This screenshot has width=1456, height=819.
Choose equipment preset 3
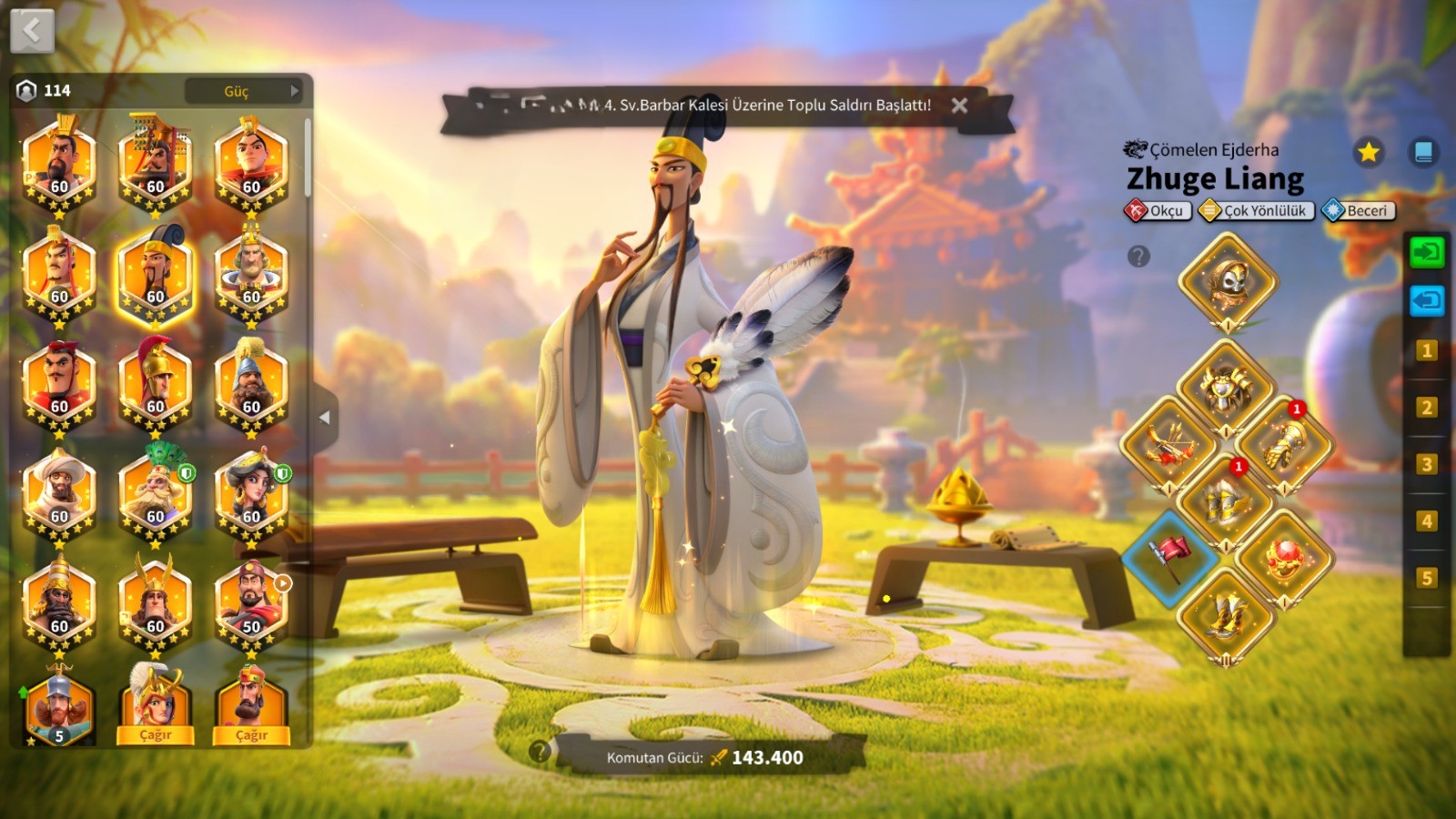(1426, 464)
